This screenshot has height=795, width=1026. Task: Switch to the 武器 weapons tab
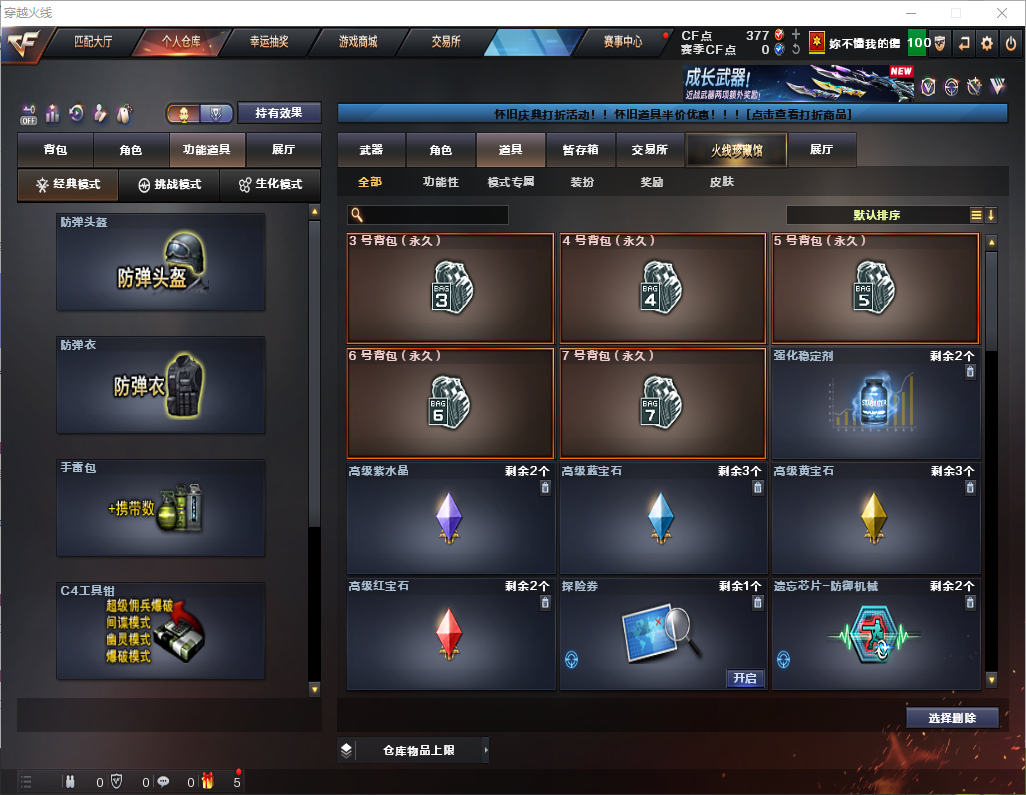pos(371,150)
